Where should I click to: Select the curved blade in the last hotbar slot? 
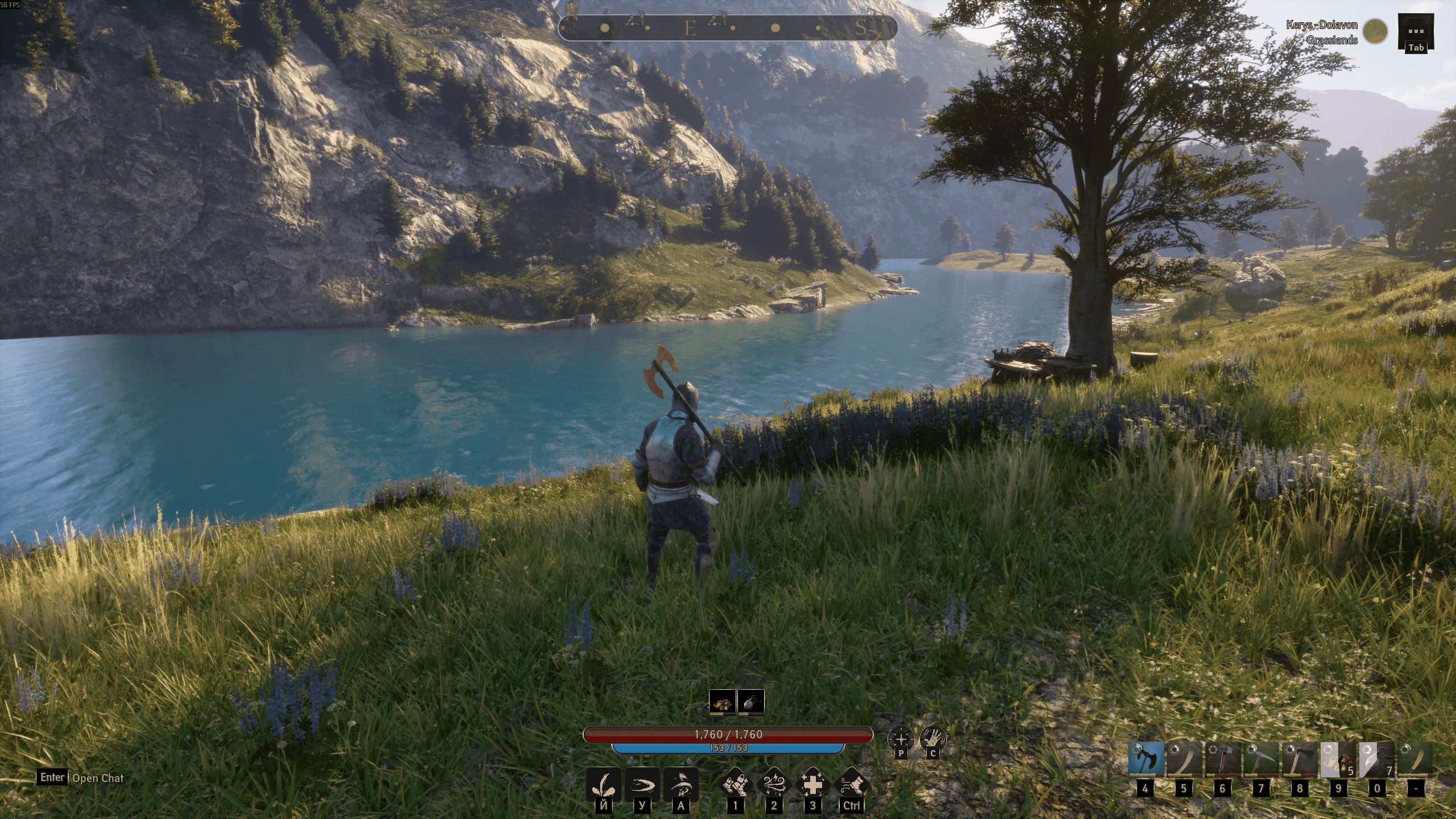[1415, 759]
